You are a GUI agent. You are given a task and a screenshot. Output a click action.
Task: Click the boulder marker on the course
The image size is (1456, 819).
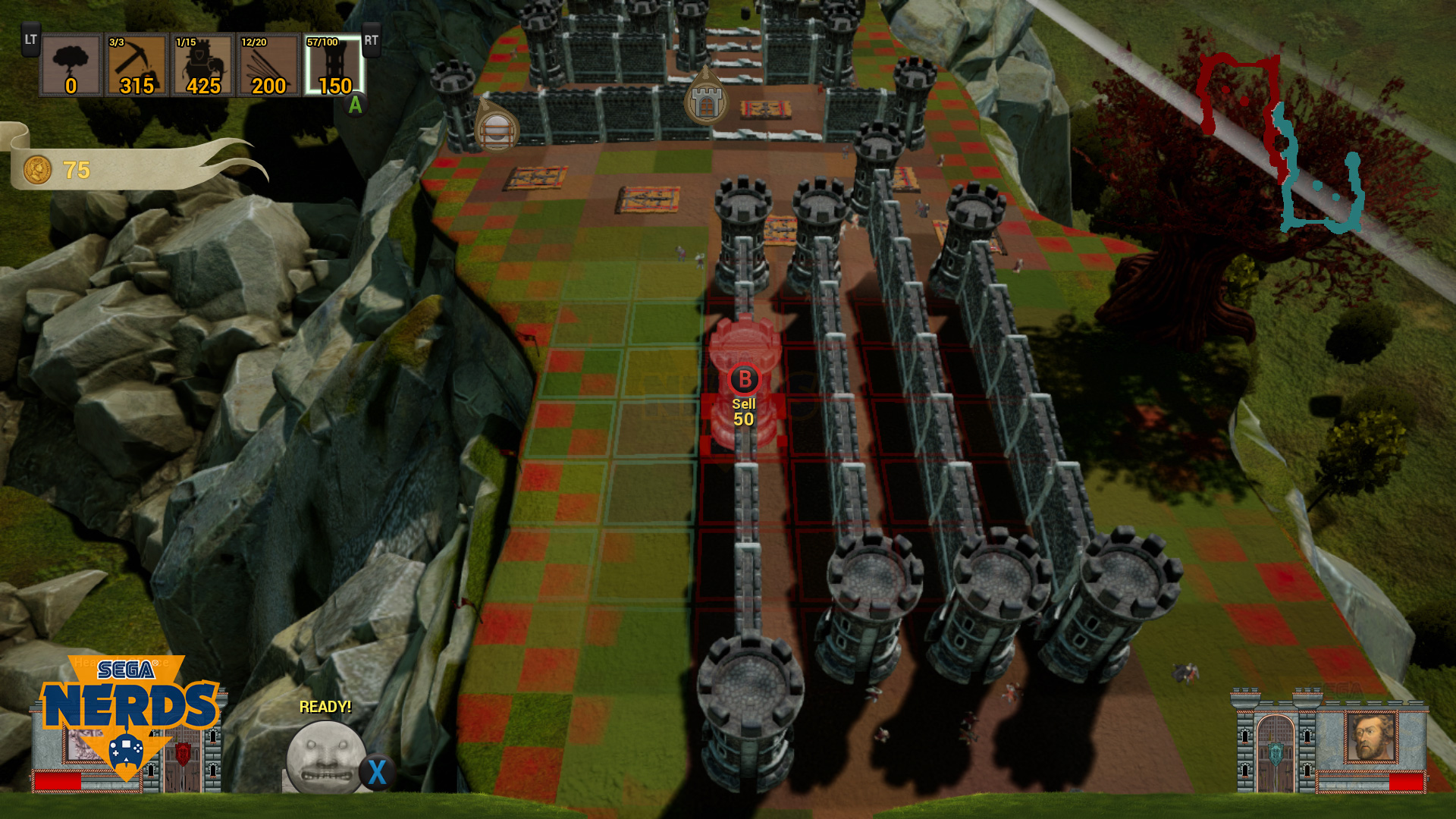497,129
